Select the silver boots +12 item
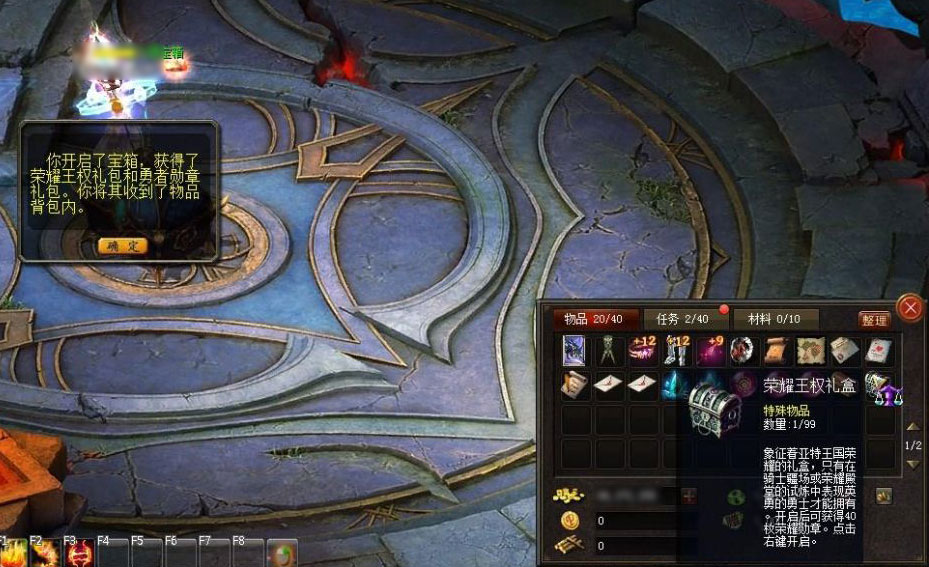This screenshot has height=567, width=929. pos(677,350)
